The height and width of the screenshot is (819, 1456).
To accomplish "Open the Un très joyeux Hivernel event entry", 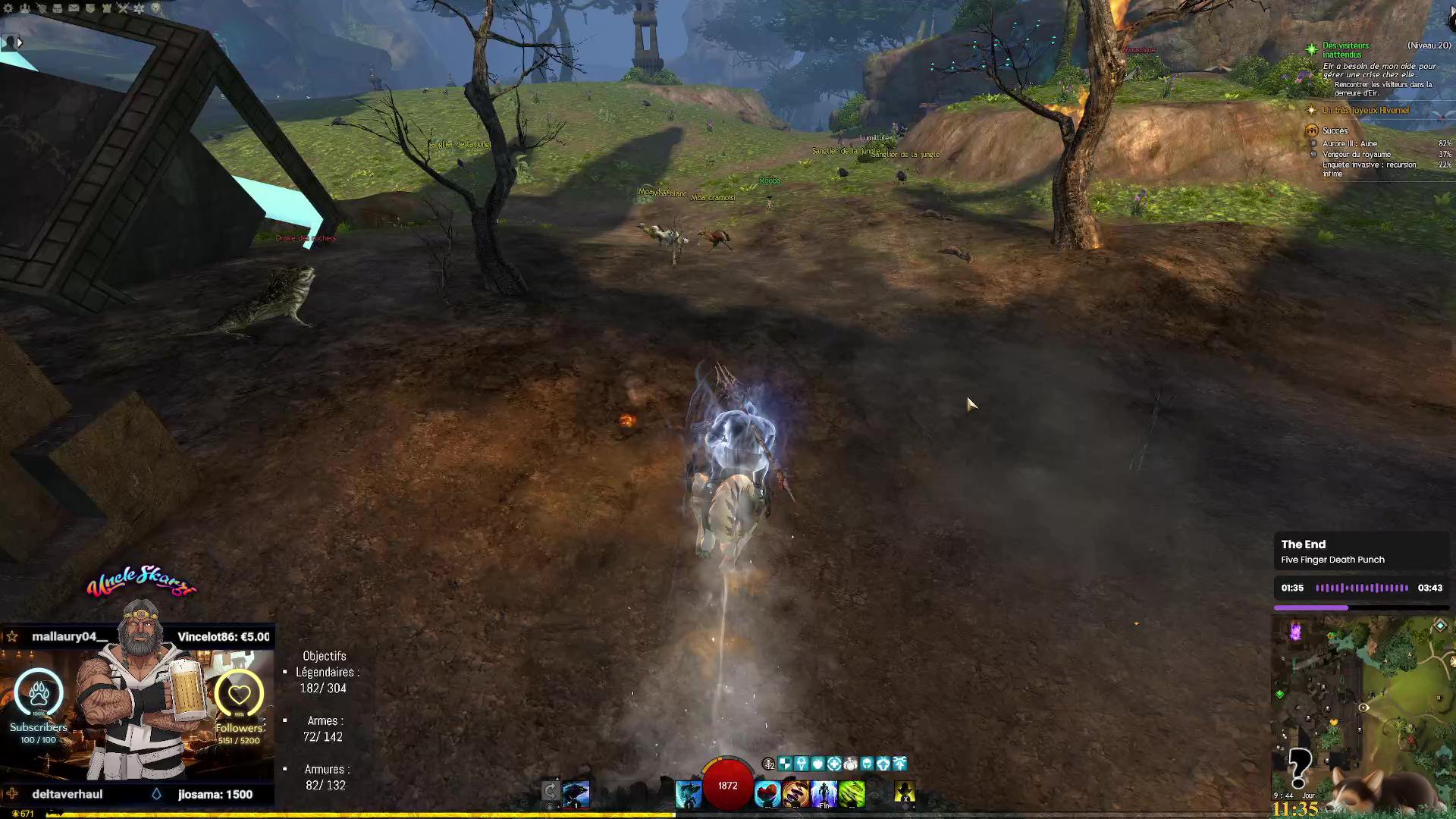I will (1365, 111).
